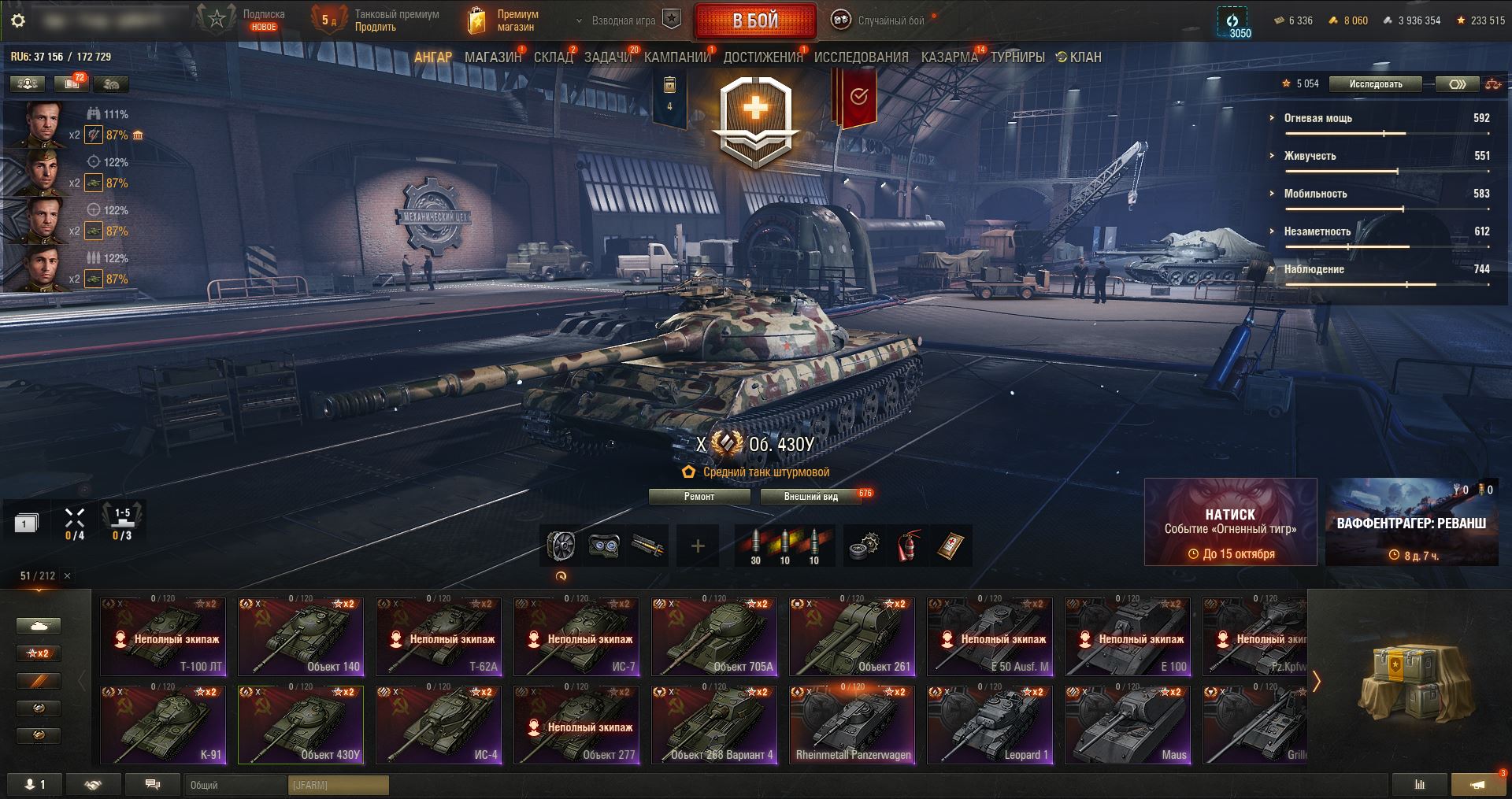
Task: Open the Случайный бой mode selector
Action: tap(880, 21)
